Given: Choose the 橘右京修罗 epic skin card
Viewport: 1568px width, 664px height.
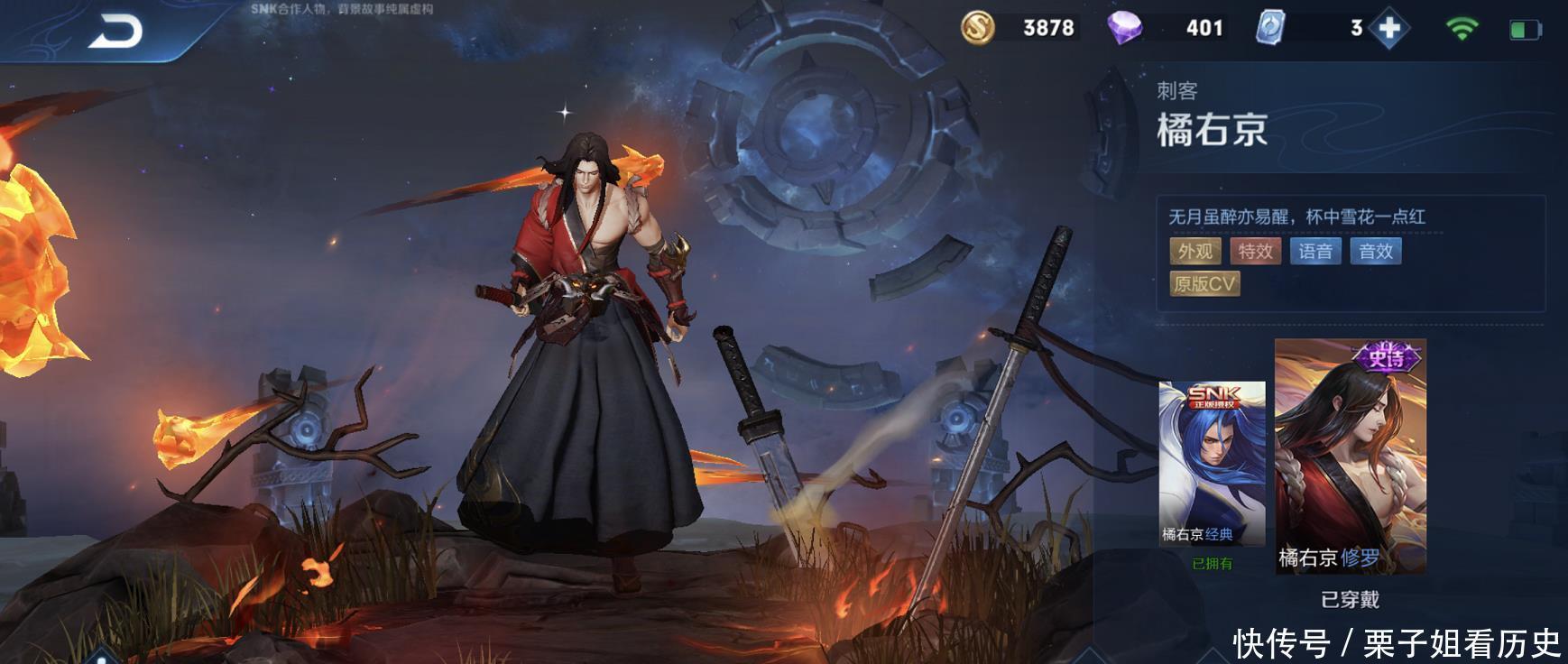Looking at the screenshot, I should click(1350, 456).
